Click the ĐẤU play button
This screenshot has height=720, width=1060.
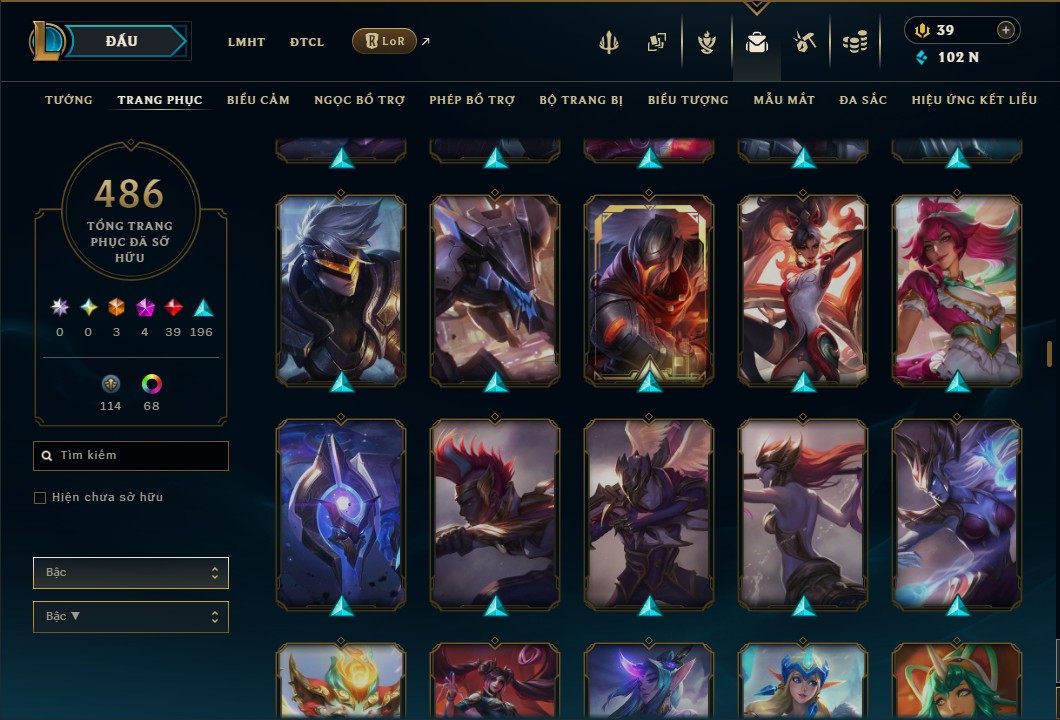coord(120,41)
